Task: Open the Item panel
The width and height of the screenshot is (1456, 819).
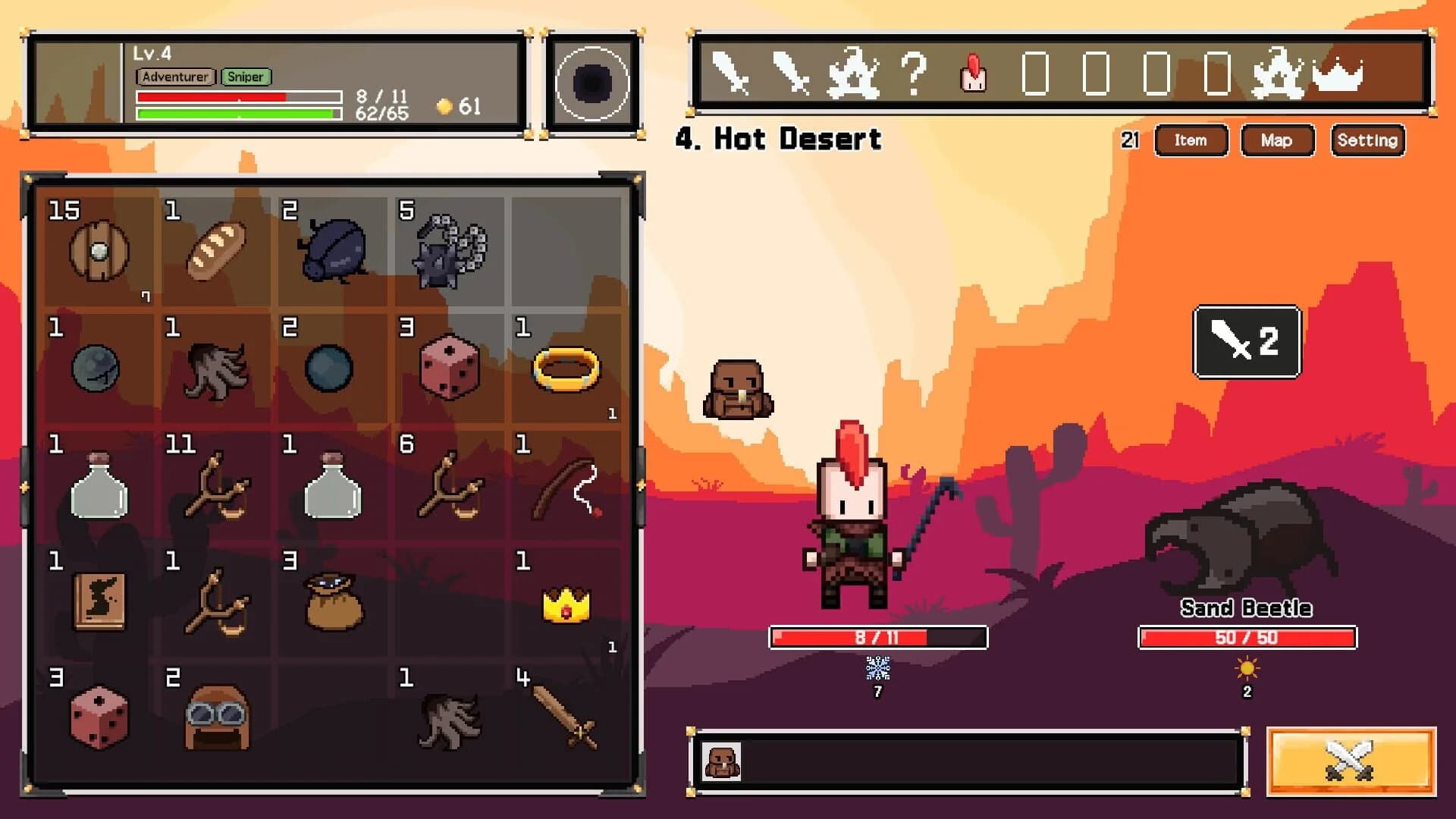Action: pyautogui.click(x=1191, y=140)
